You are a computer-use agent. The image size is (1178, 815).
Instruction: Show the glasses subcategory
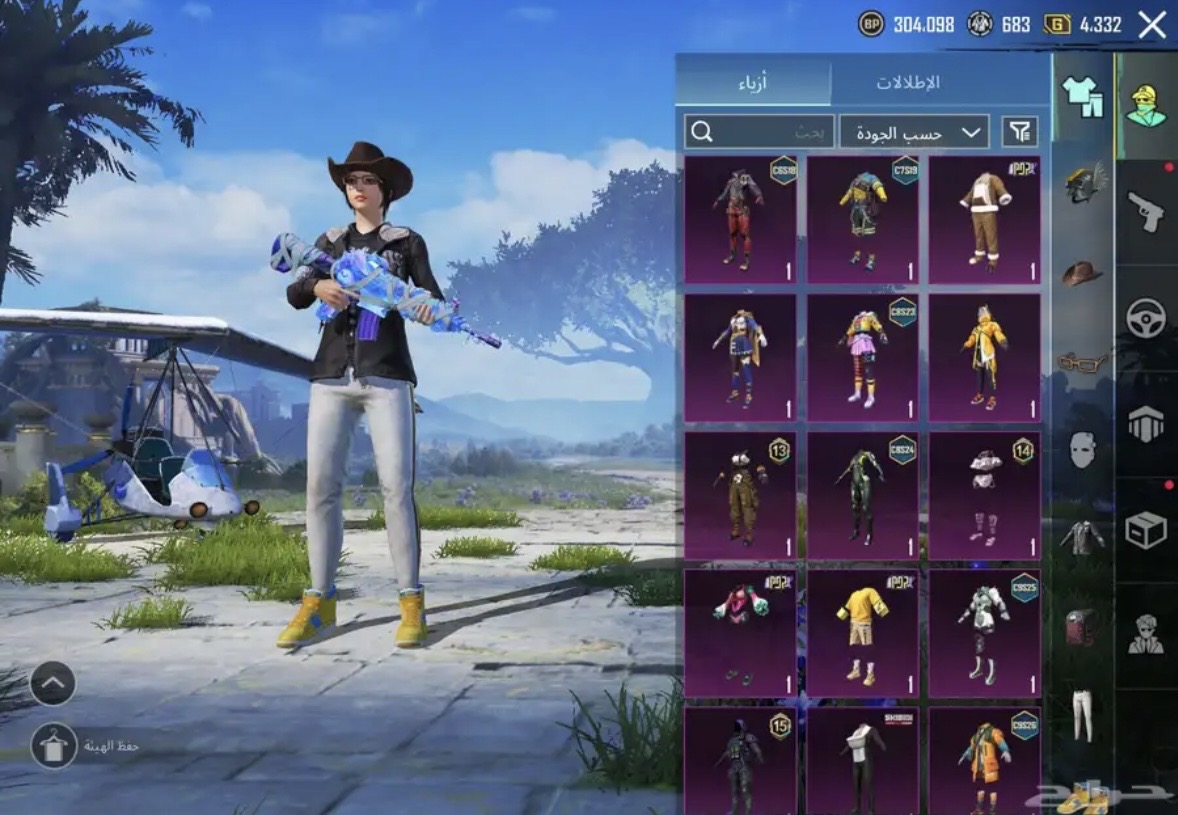pyautogui.click(x=1082, y=362)
